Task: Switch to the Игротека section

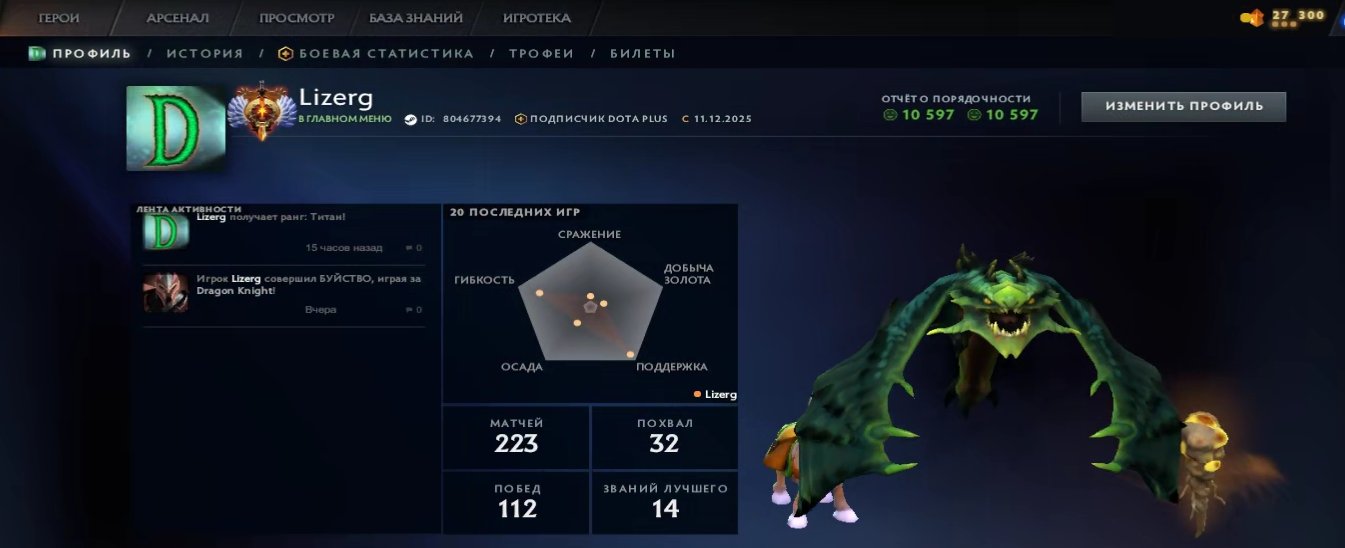Action: (x=536, y=18)
